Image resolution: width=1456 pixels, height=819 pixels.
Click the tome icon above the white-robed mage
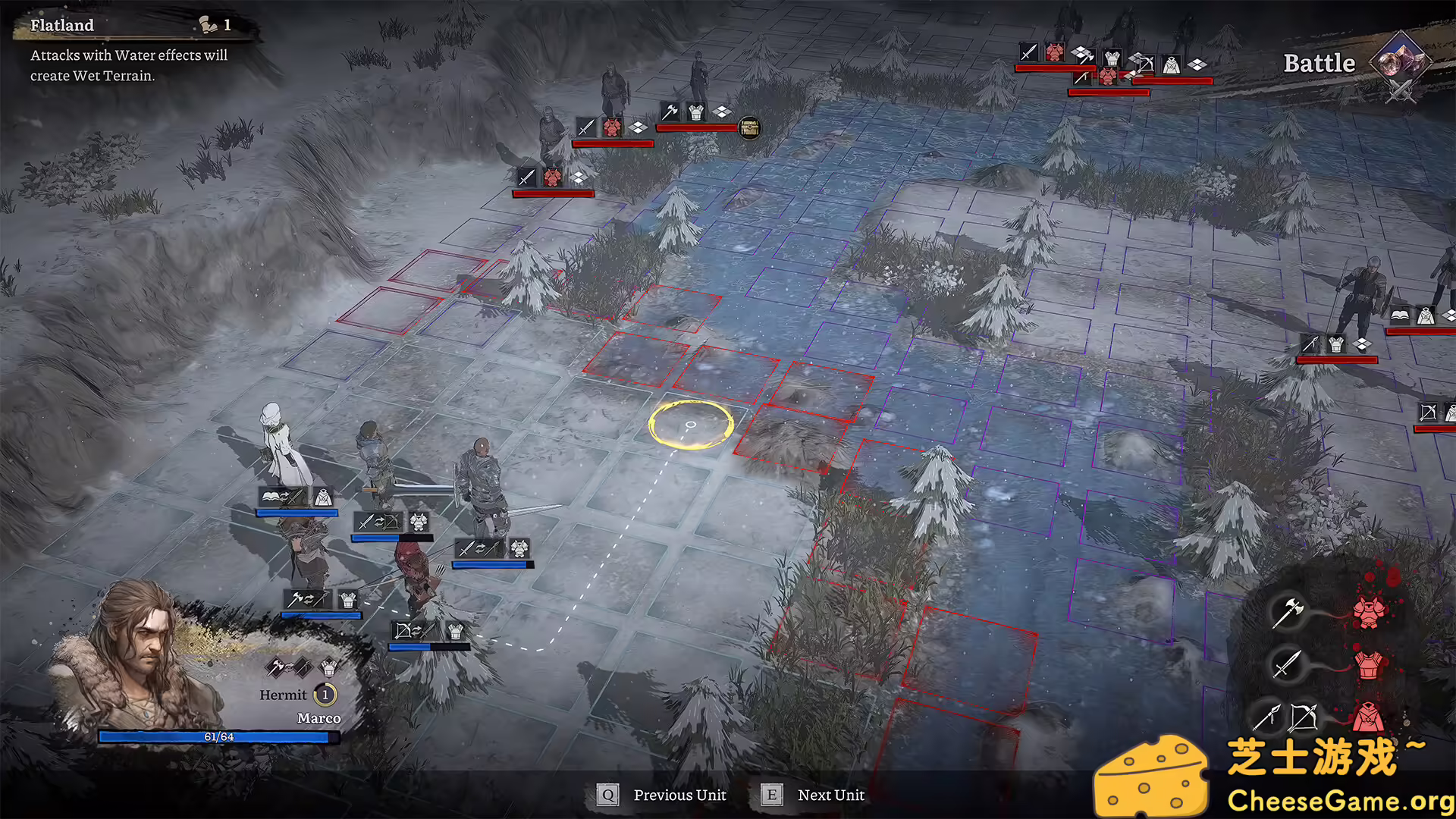270,497
